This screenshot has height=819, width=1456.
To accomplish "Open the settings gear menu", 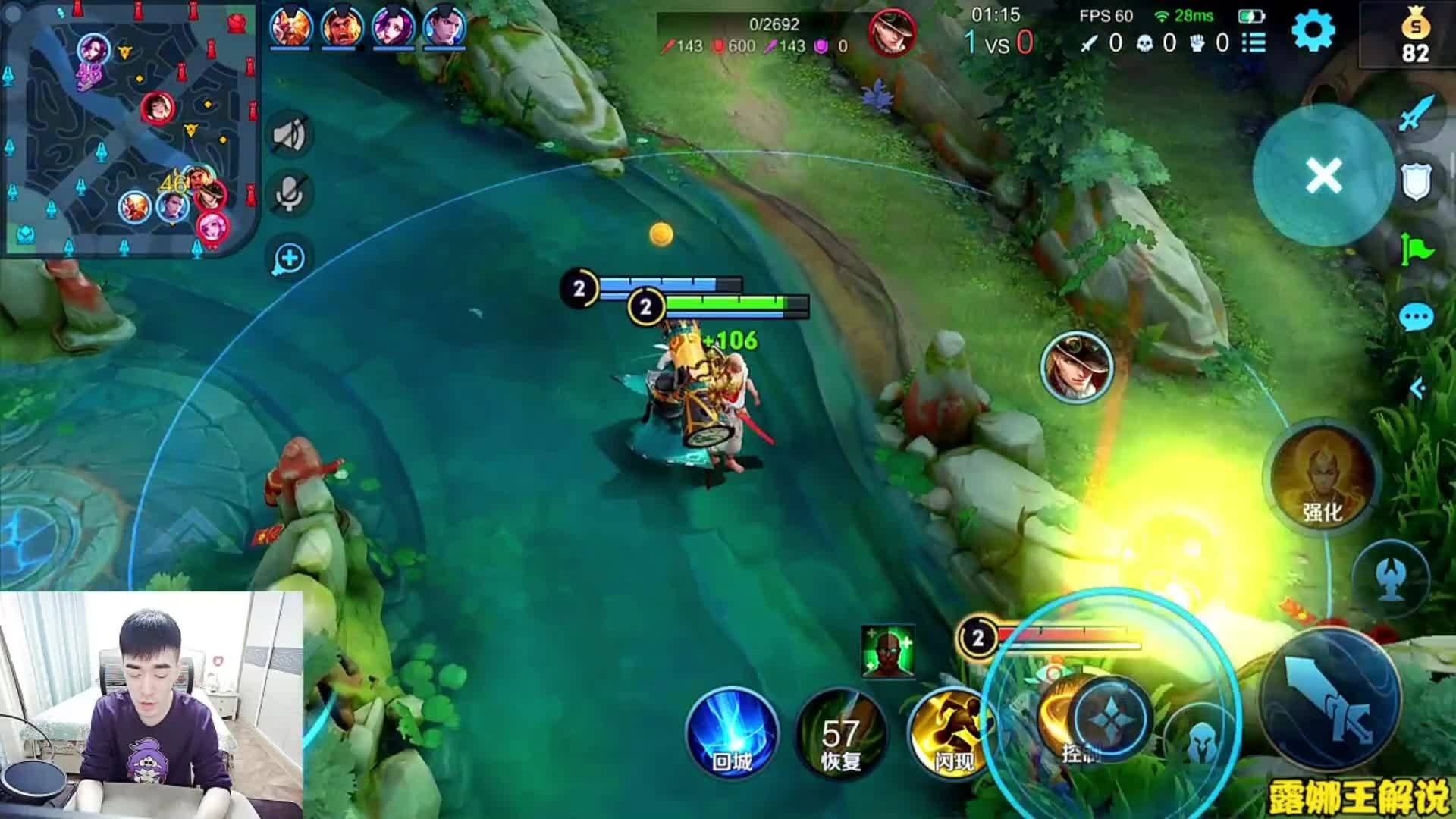I will [x=1313, y=32].
